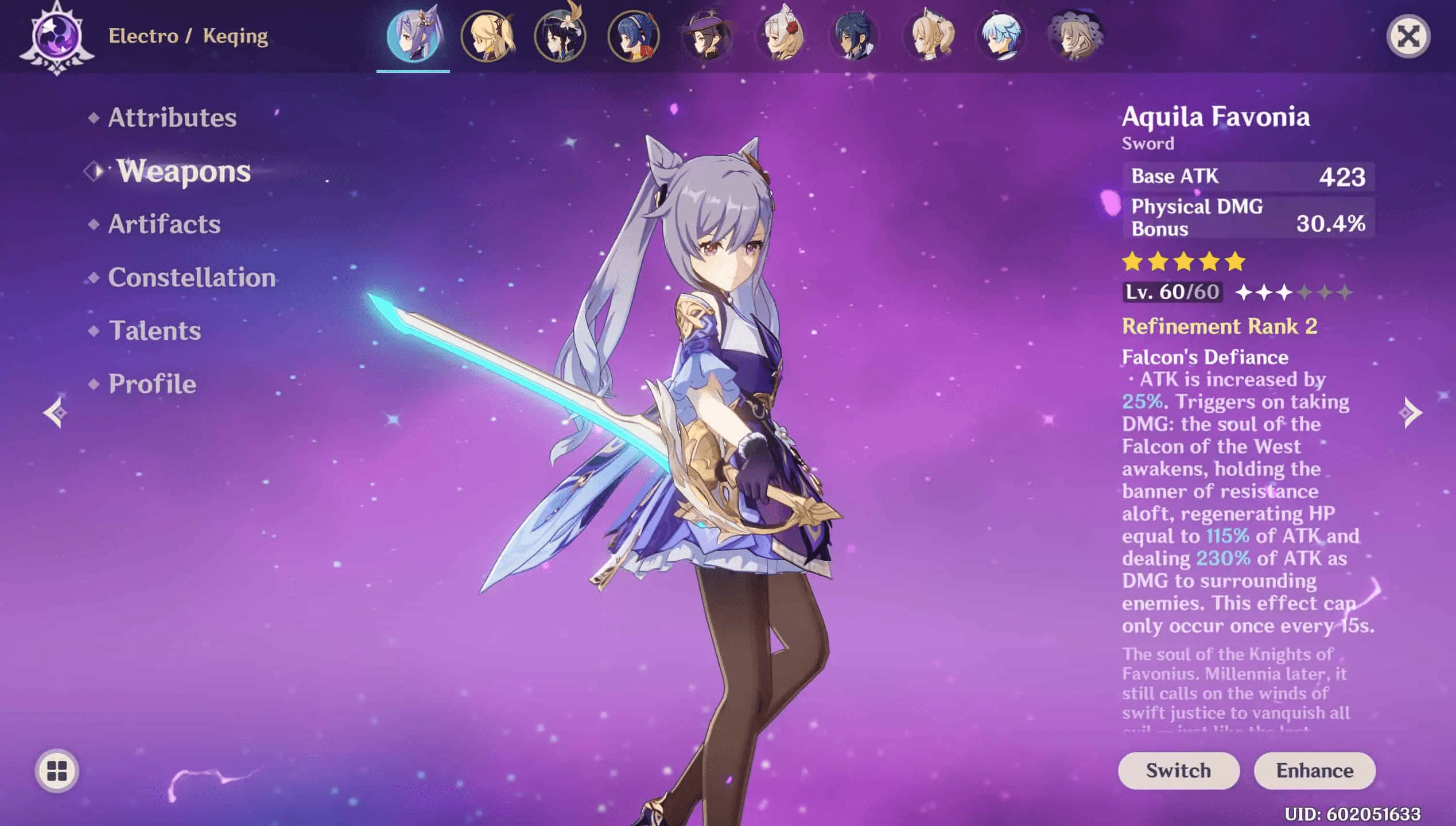Close the character screen
The height and width of the screenshot is (826, 1456).
click(x=1408, y=37)
